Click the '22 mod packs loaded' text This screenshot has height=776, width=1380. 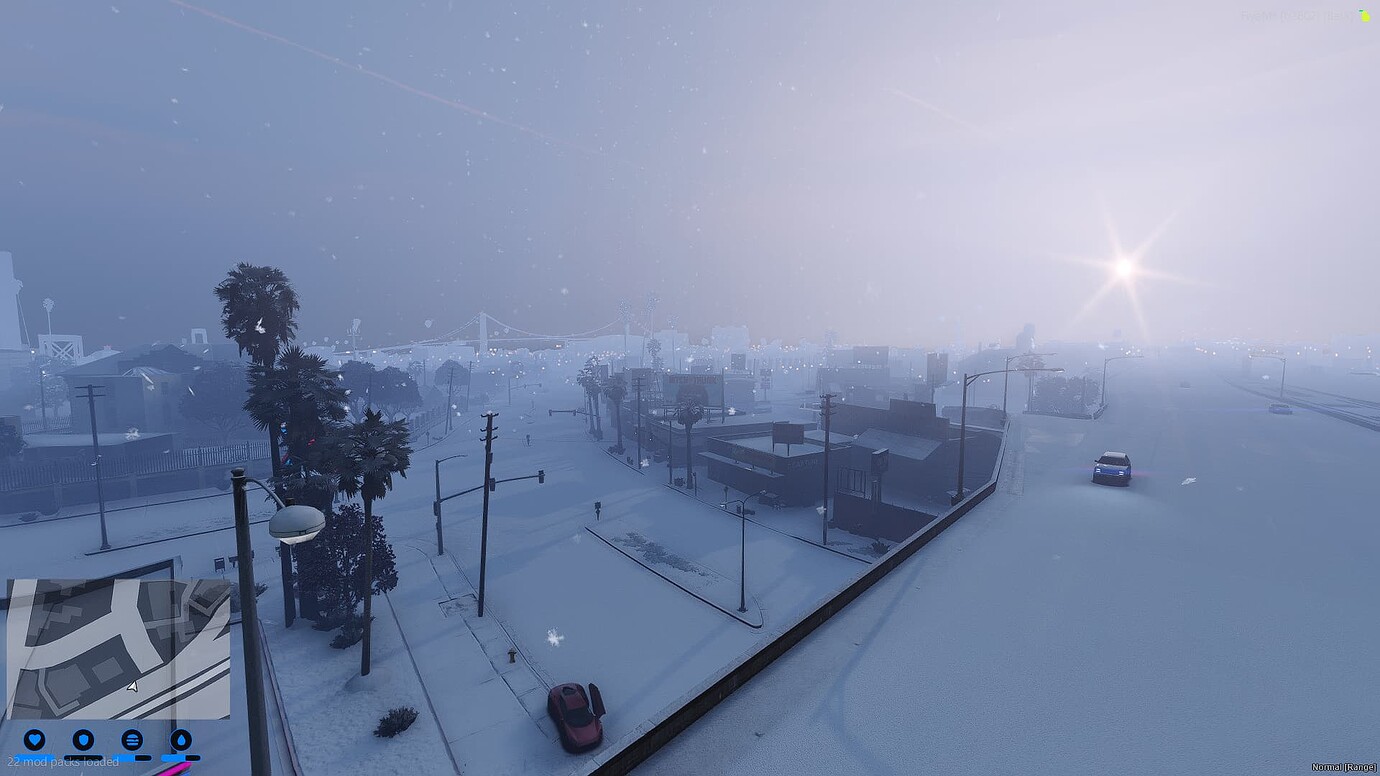[62, 760]
